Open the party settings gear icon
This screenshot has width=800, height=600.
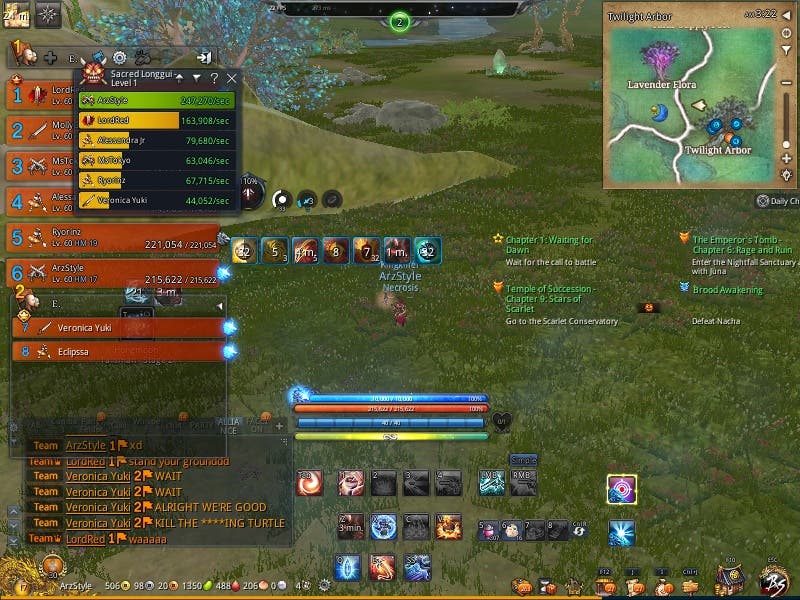(119, 58)
